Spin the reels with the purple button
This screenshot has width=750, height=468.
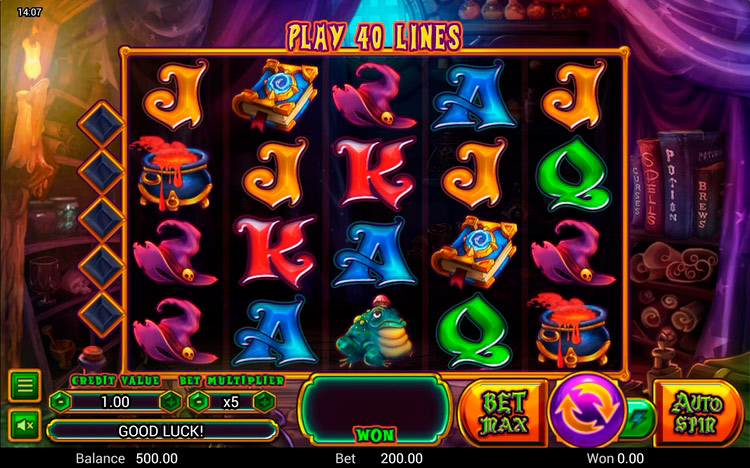(x=587, y=410)
